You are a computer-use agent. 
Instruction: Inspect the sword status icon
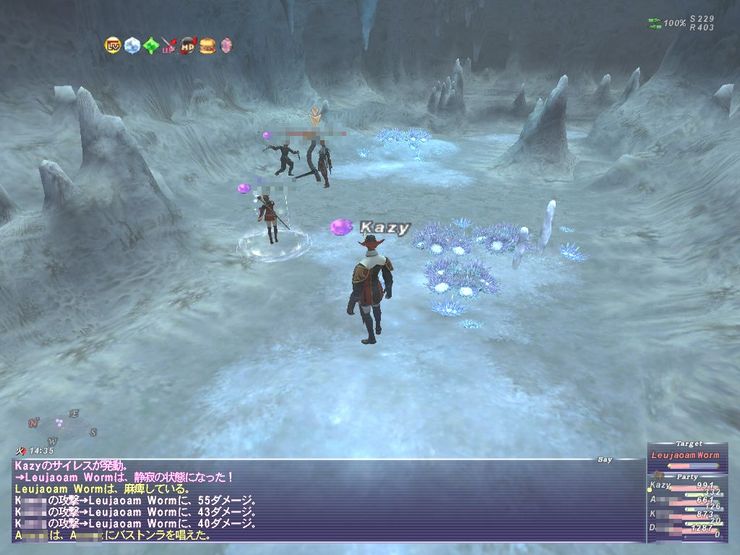169,45
